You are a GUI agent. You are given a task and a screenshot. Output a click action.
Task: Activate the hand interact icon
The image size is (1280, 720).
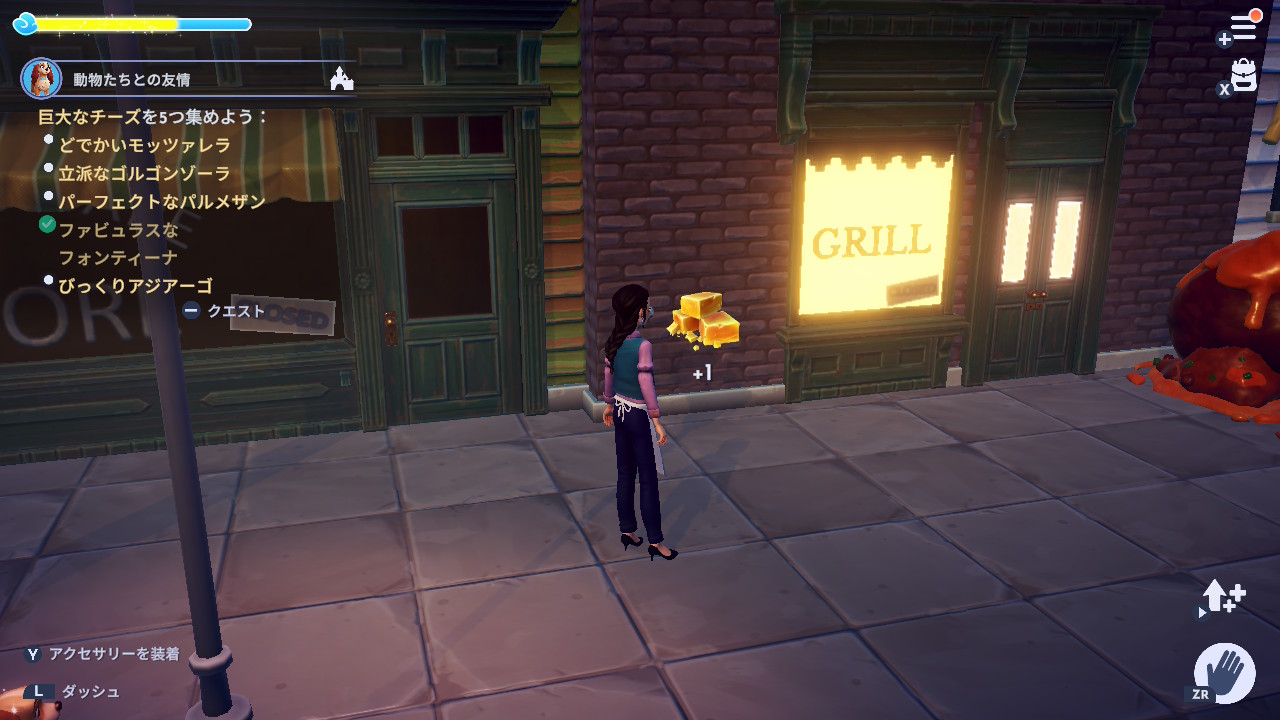pos(1225,672)
